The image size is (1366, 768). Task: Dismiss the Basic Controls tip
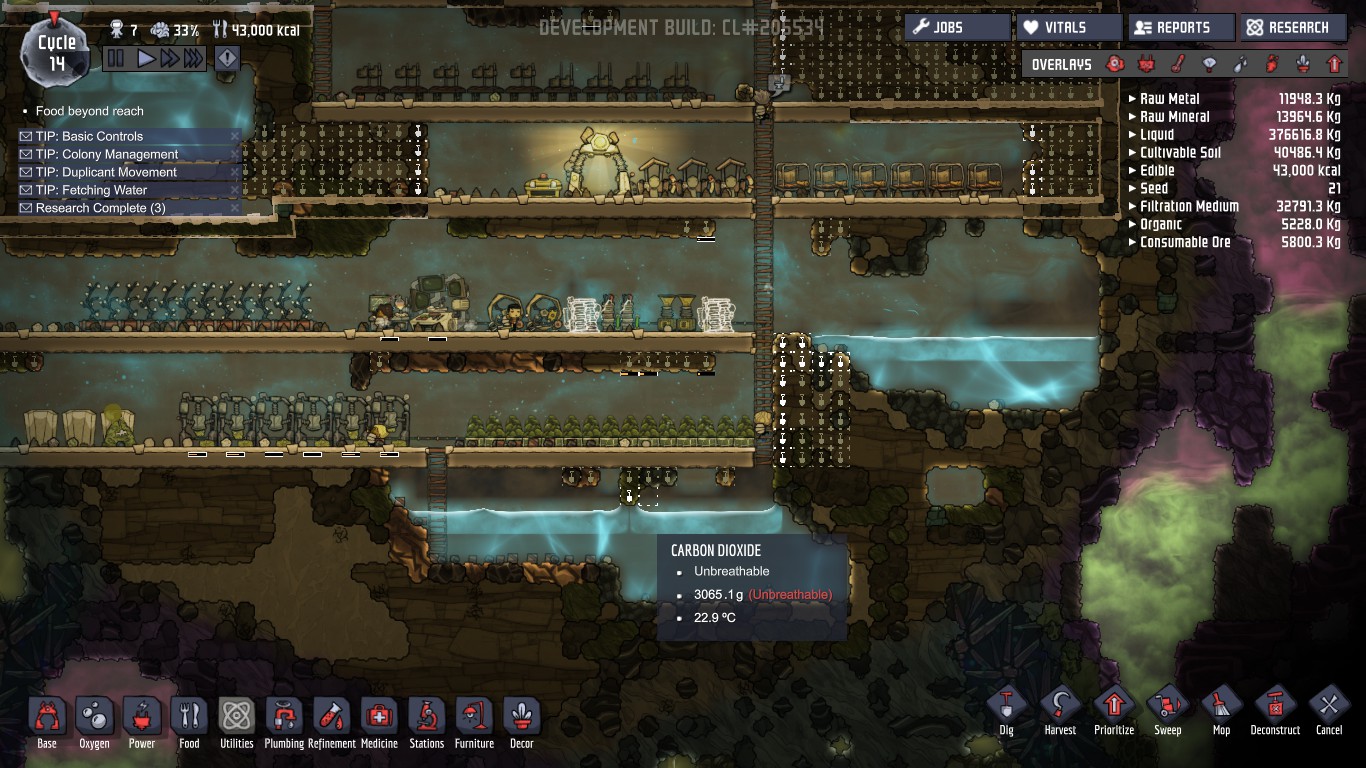tap(235, 136)
